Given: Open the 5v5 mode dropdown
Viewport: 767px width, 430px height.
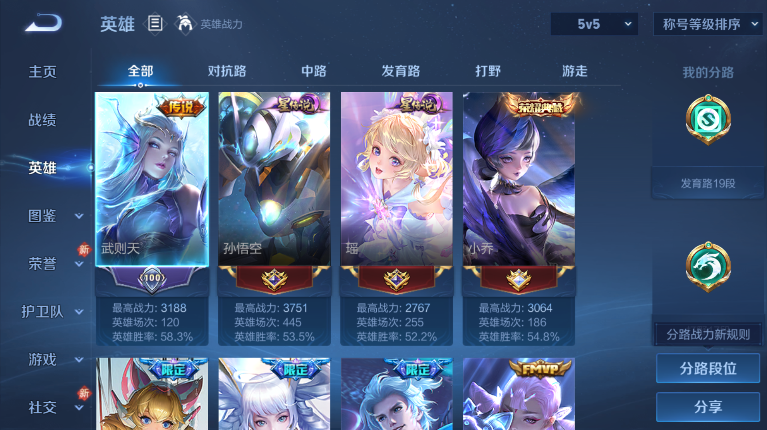Looking at the screenshot, I should click(593, 23).
